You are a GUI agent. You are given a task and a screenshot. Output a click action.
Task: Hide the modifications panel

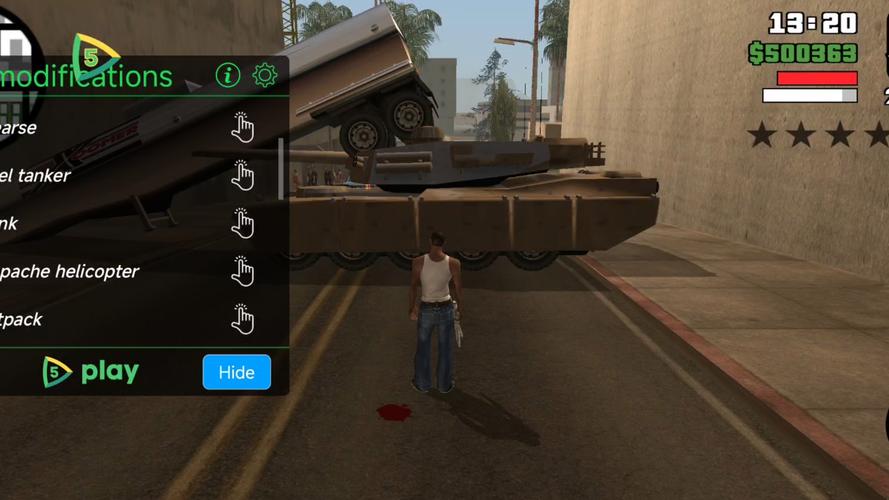coord(236,372)
